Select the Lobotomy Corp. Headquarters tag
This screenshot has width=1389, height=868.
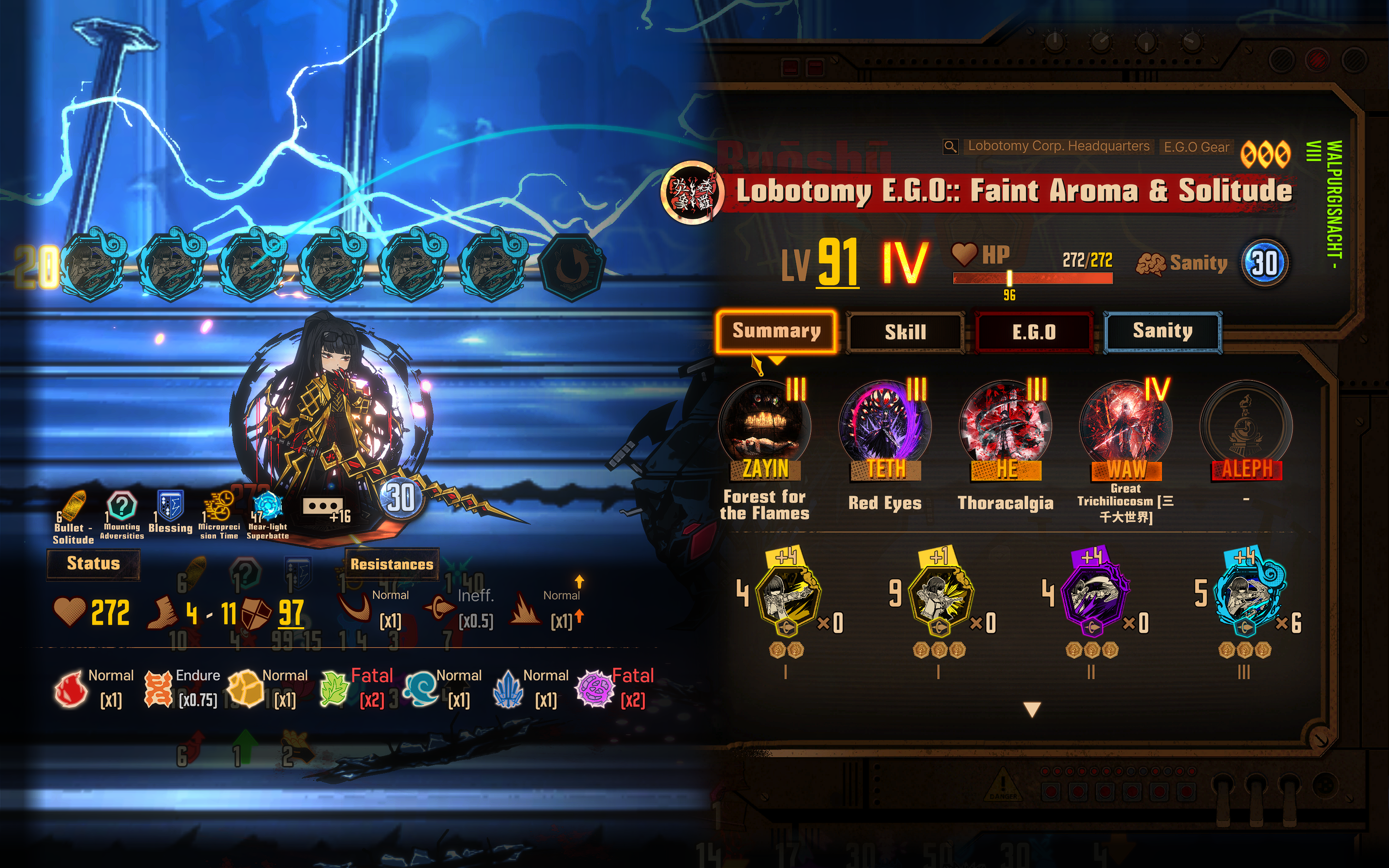[x=1058, y=146]
